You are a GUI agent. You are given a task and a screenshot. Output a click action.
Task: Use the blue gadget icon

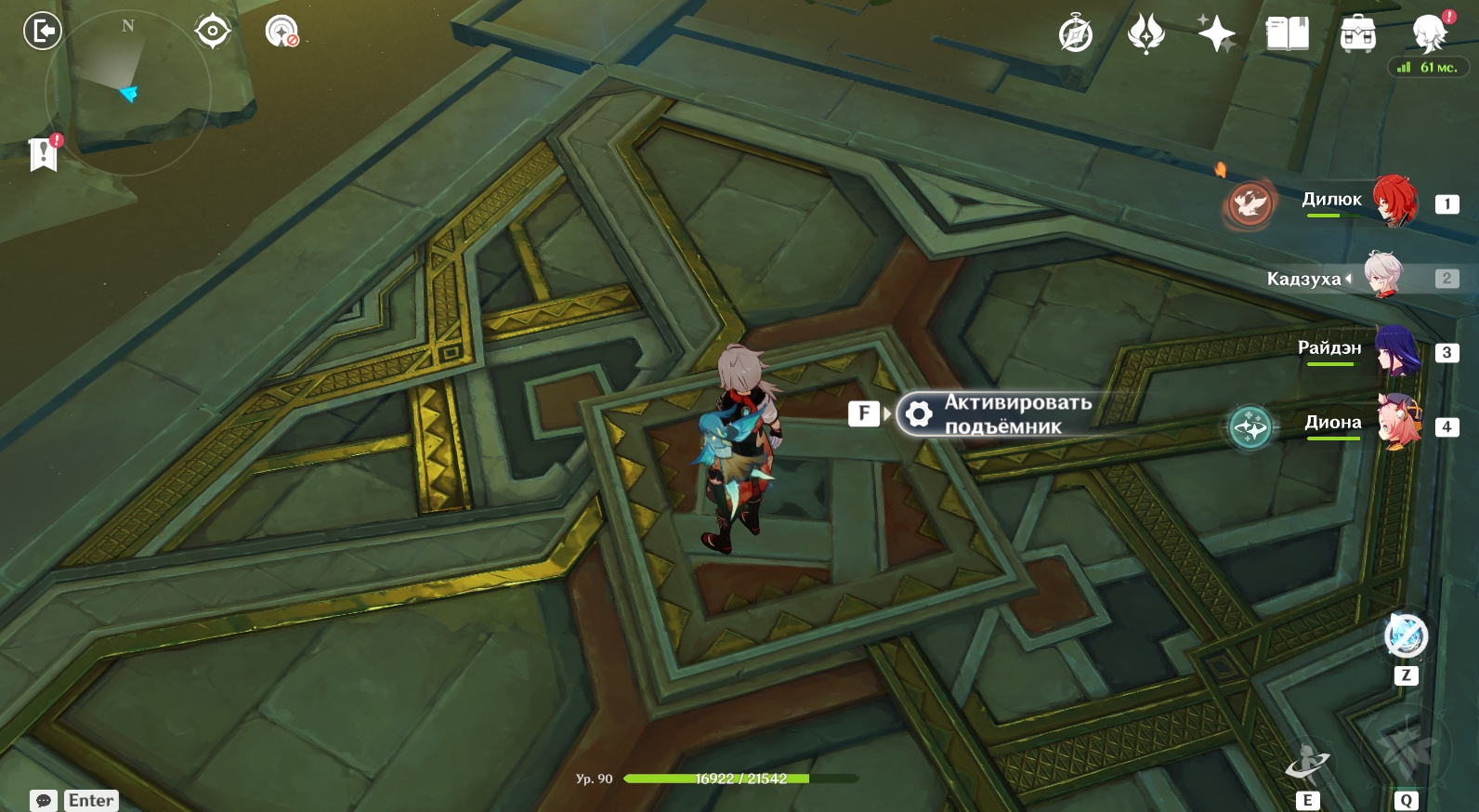point(1406,636)
